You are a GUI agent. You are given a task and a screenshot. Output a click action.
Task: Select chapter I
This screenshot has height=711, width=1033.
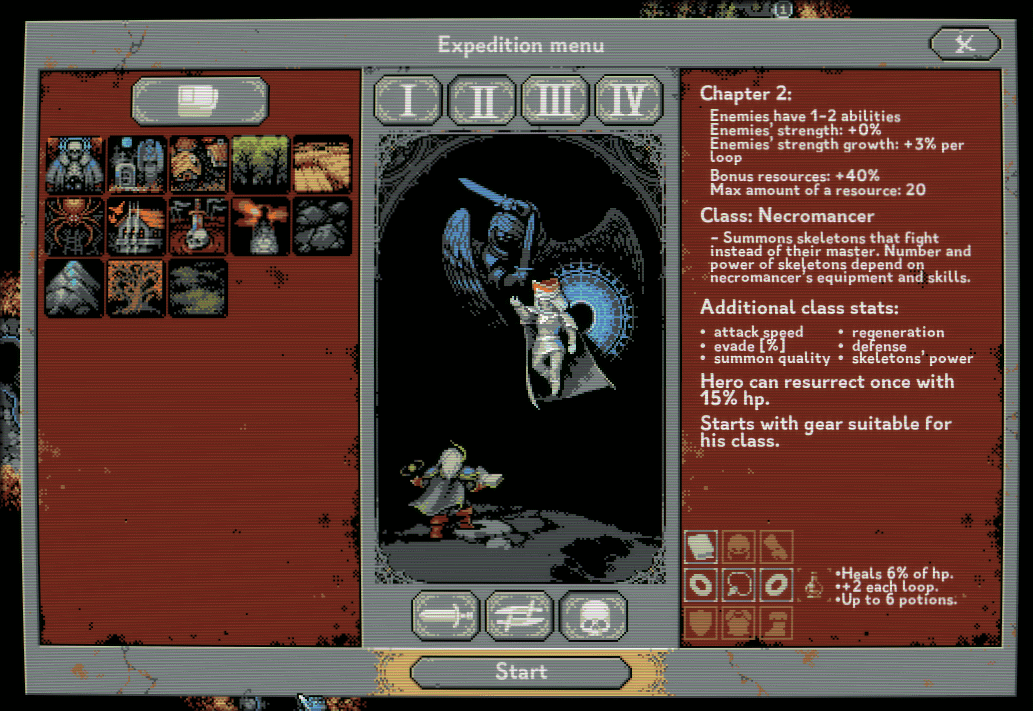click(408, 100)
